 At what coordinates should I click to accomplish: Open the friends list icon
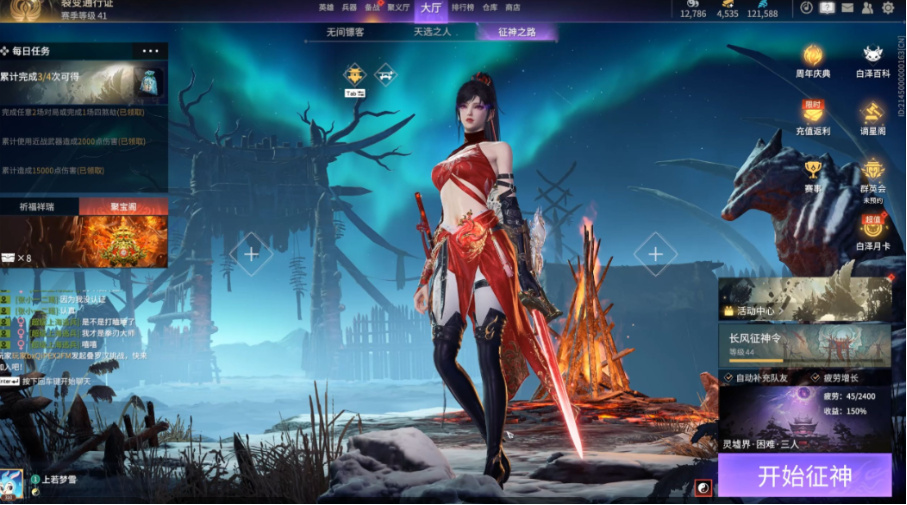click(x=868, y=8)
